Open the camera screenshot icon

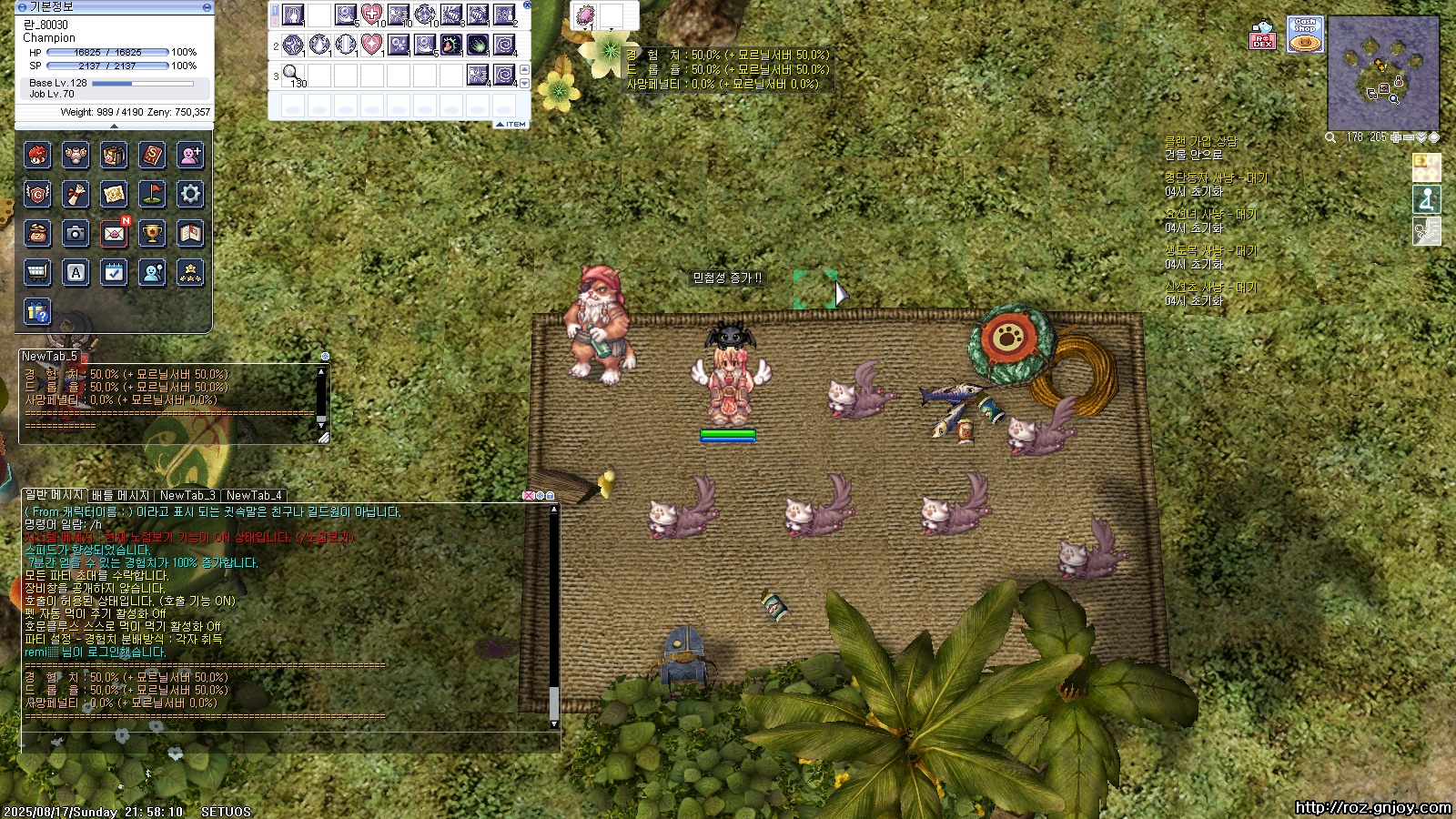pos(76,233)
